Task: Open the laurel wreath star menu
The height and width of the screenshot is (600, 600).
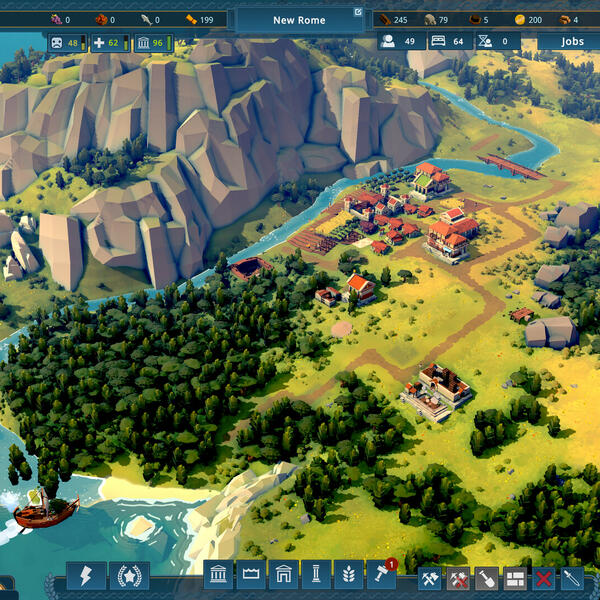Action: (x=131, y=576)
